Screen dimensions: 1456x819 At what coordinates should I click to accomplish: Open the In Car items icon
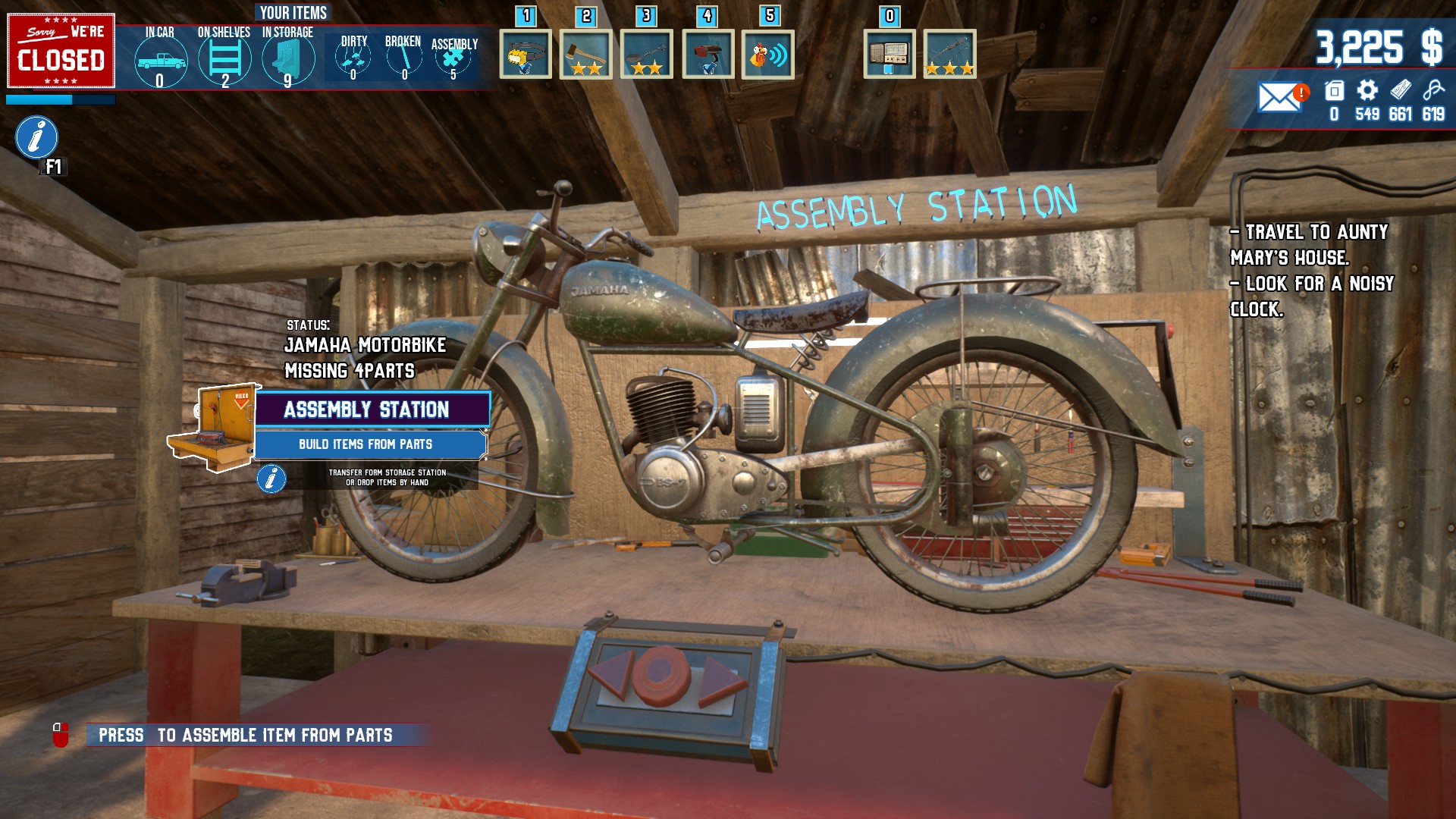click(x=160, y=61)
